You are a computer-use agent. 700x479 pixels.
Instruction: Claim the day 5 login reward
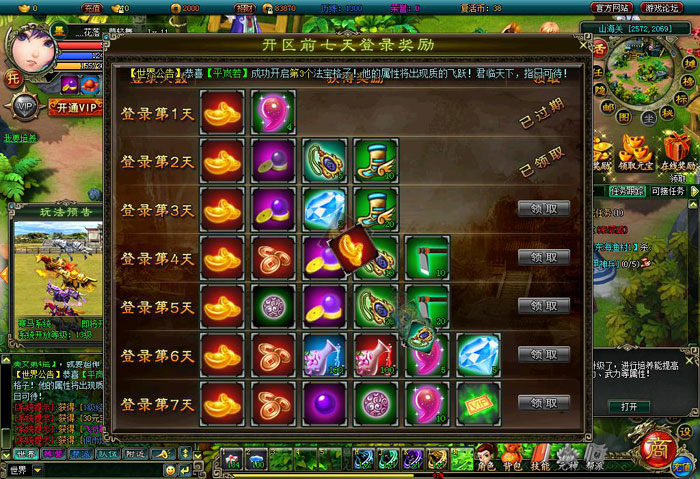point(544,306)
